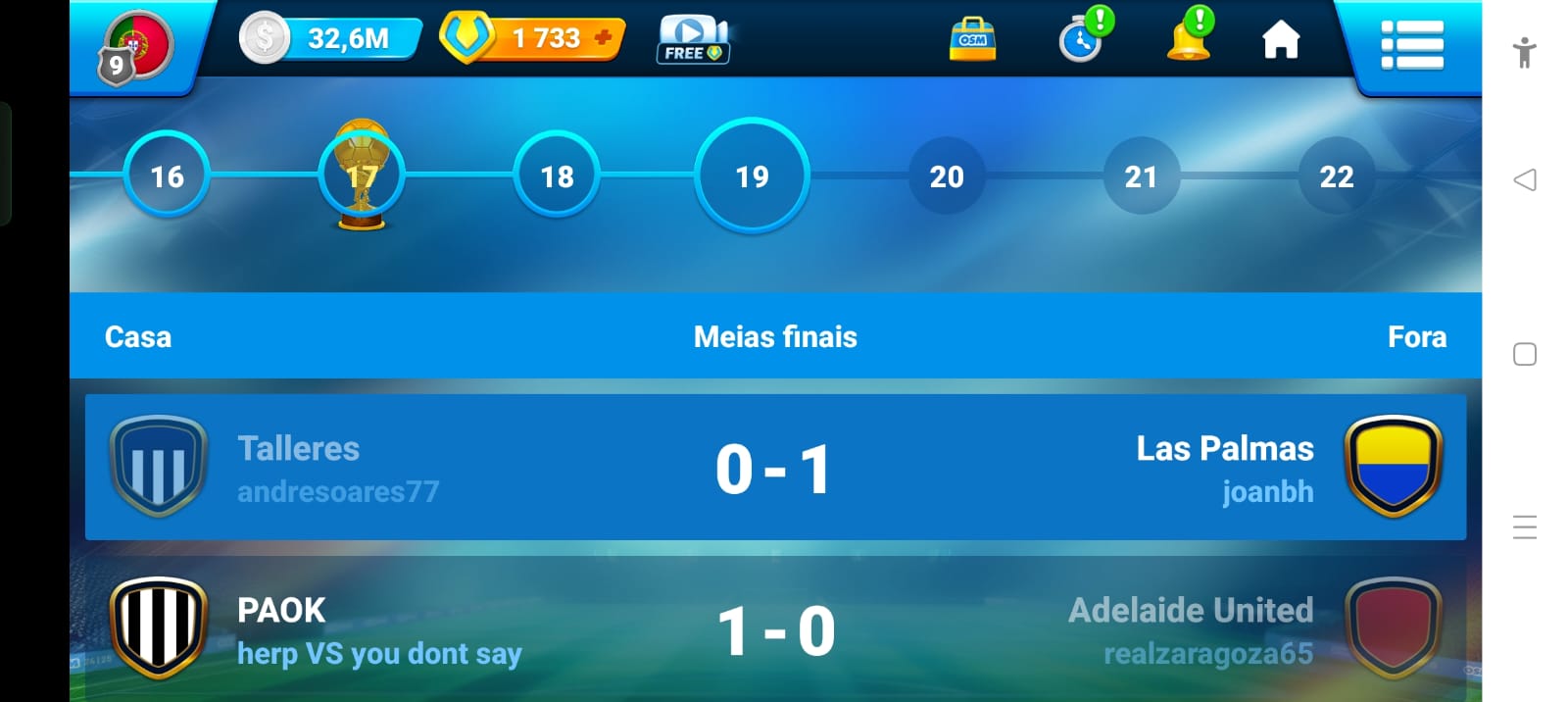Image resolution: width=1568 pixels, height=702 pixels.
Task: Select matchday 21
Action: pos(1141,176)
